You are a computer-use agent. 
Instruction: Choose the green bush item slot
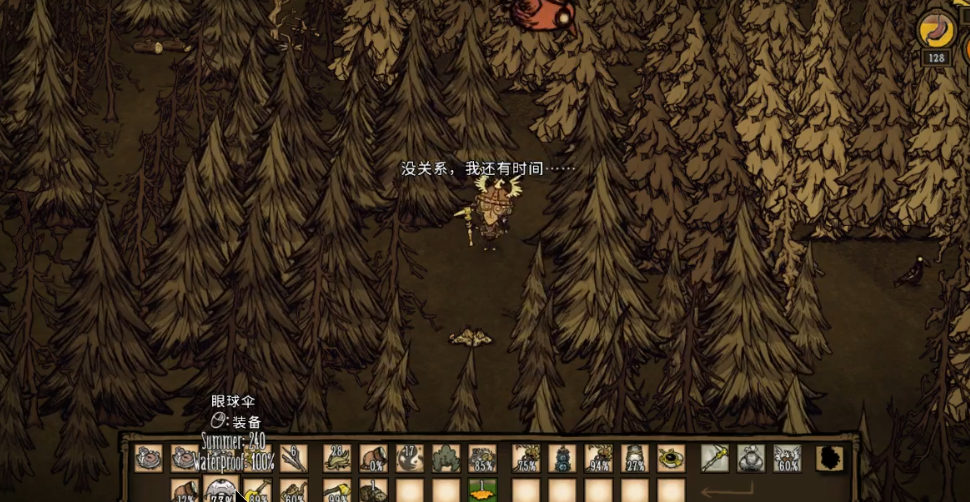[446, 458]
